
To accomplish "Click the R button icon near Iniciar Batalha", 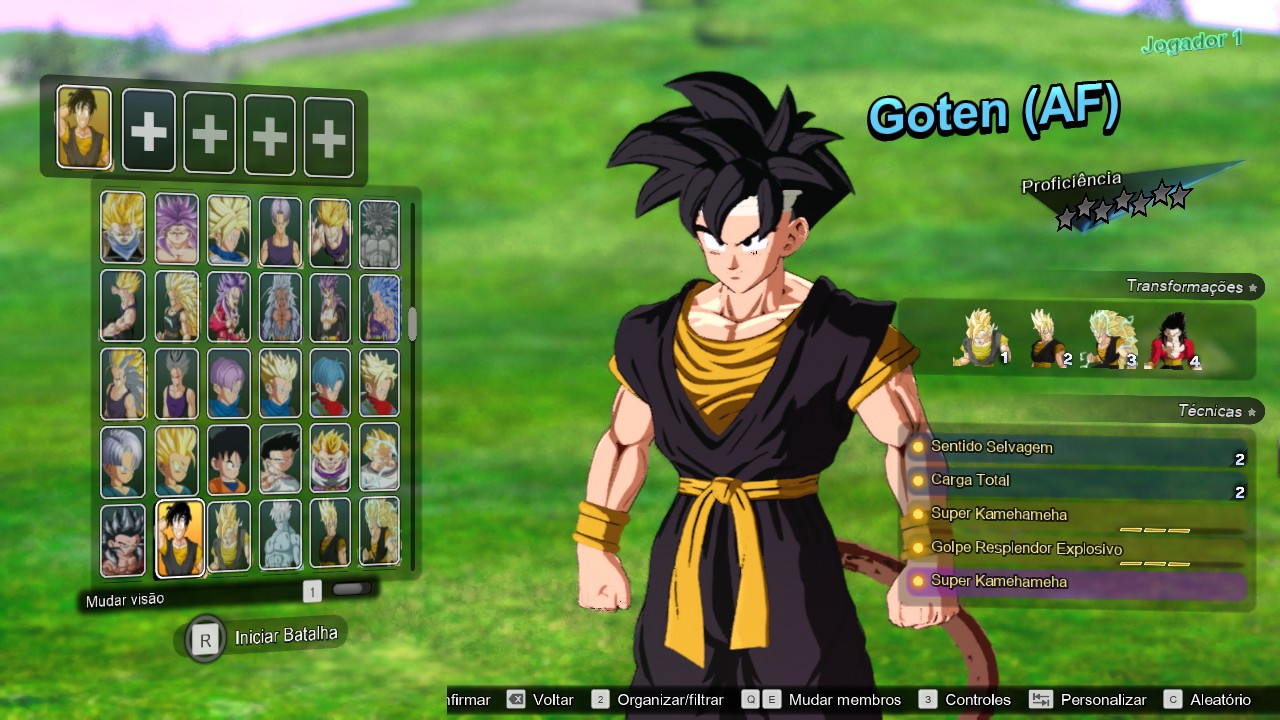I will [204, 637].
